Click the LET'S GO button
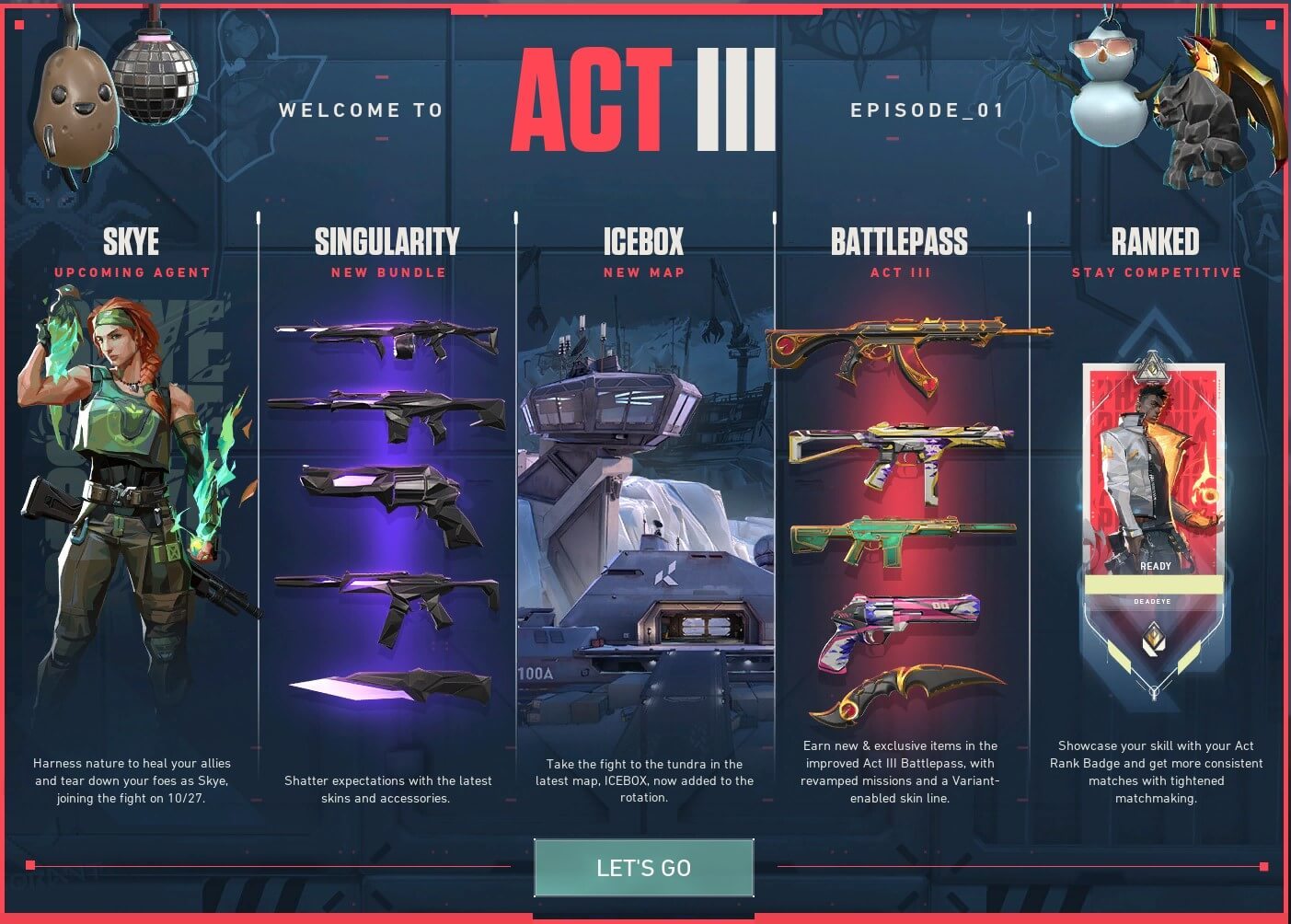The image size is (1291, 924). click(x=643, y=867)
